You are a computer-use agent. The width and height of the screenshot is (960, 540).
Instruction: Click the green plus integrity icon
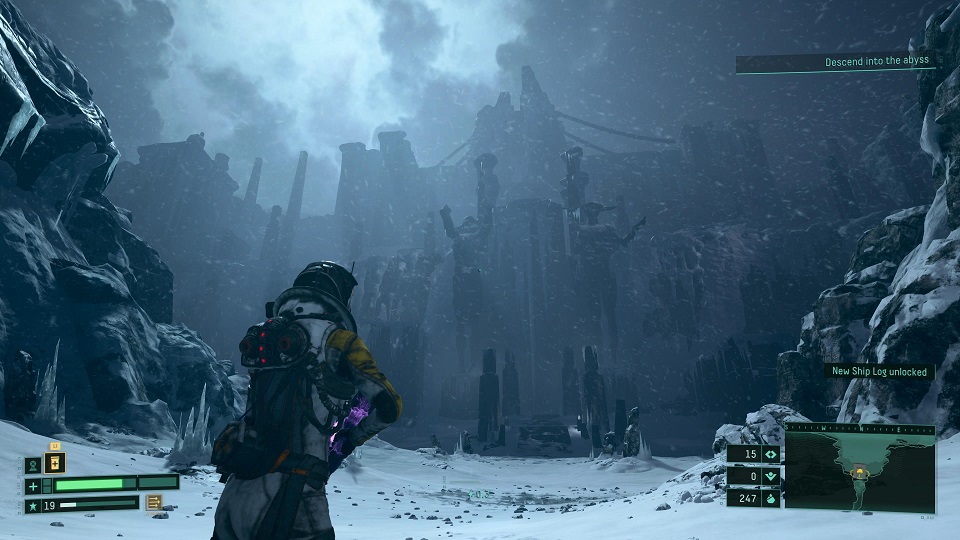click(34, 485)
